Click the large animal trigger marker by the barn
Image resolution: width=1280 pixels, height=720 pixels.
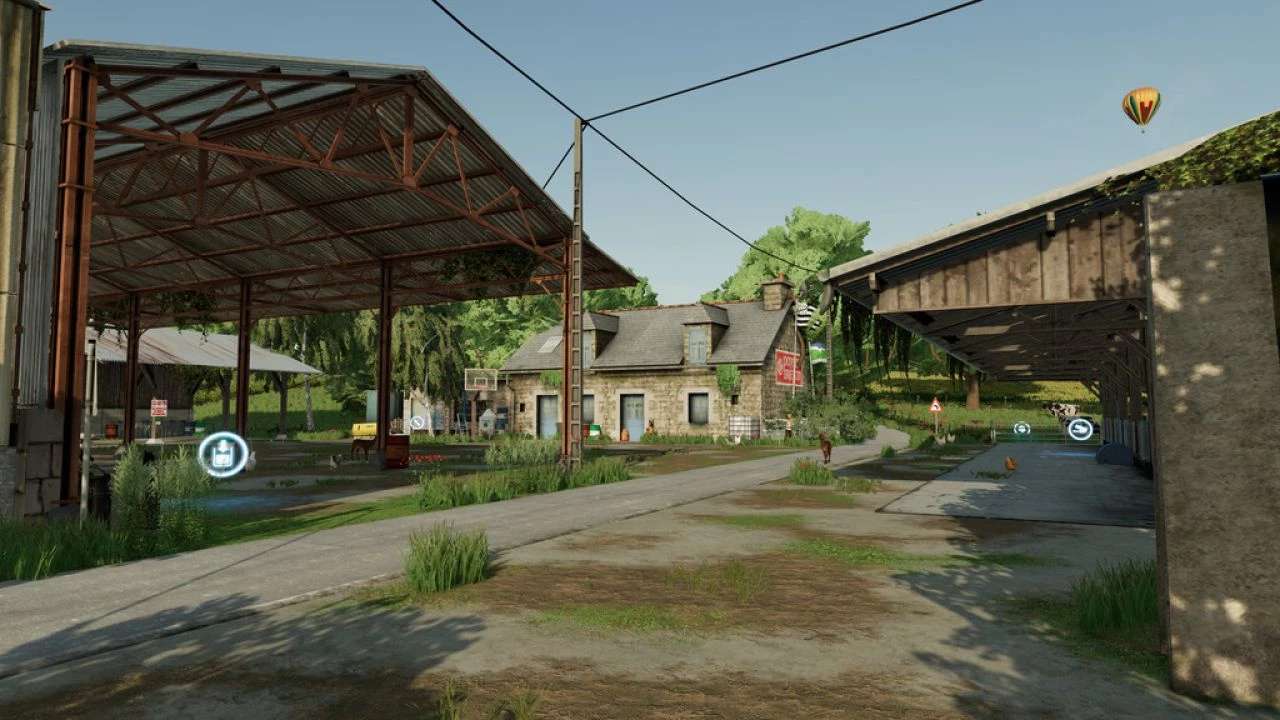pyautogui.click(x=1080, y=429)
